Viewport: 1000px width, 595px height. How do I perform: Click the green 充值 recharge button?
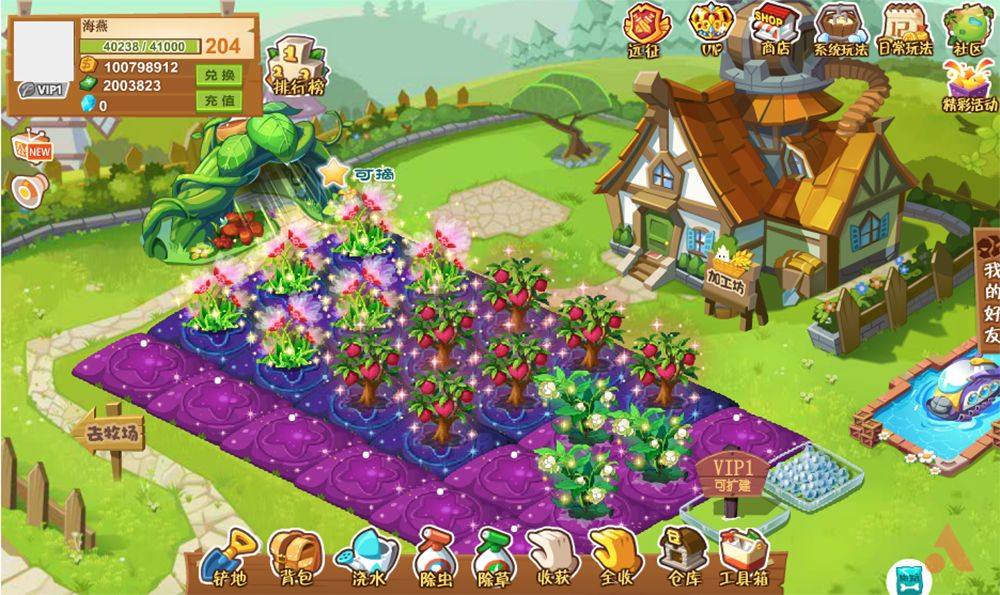pos(221,101)
